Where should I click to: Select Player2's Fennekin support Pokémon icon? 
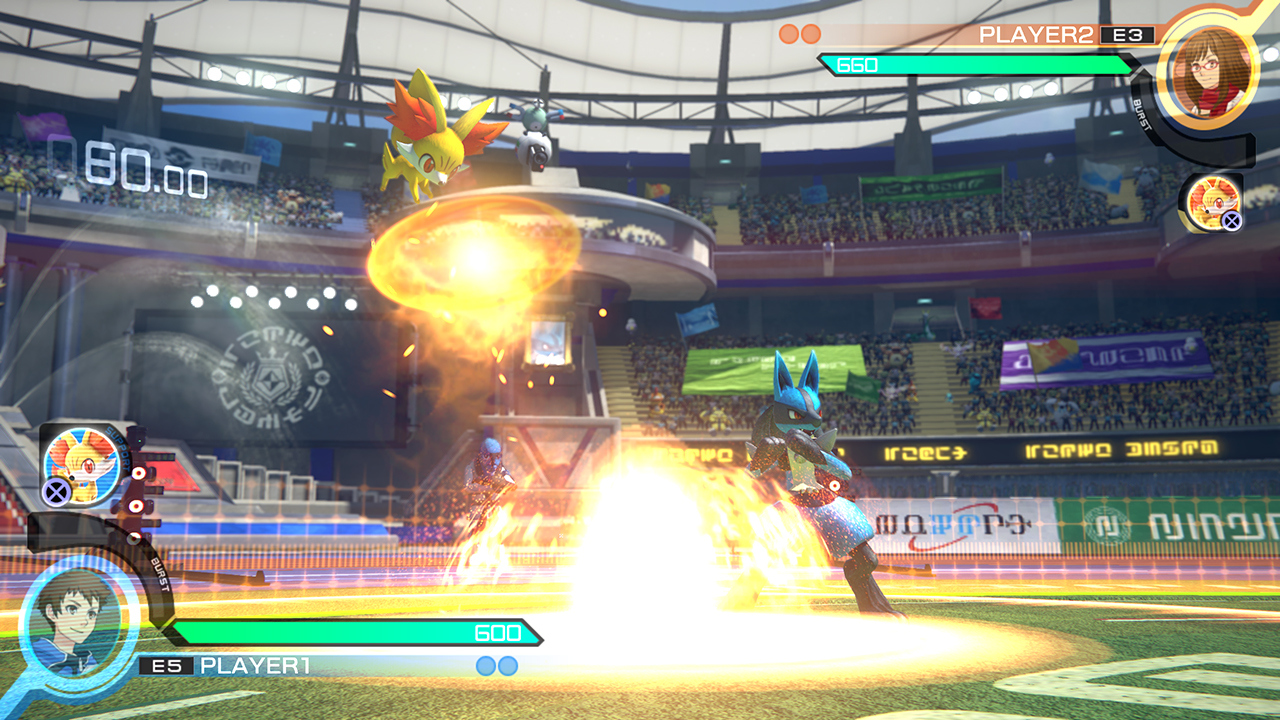(x=1215, y=203)
